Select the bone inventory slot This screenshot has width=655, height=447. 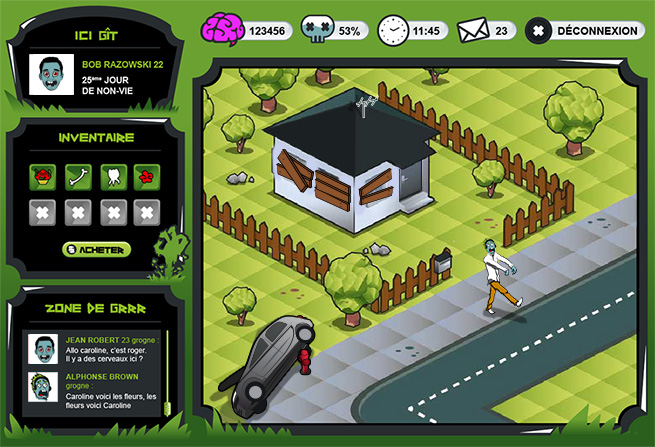click(77, 176)
